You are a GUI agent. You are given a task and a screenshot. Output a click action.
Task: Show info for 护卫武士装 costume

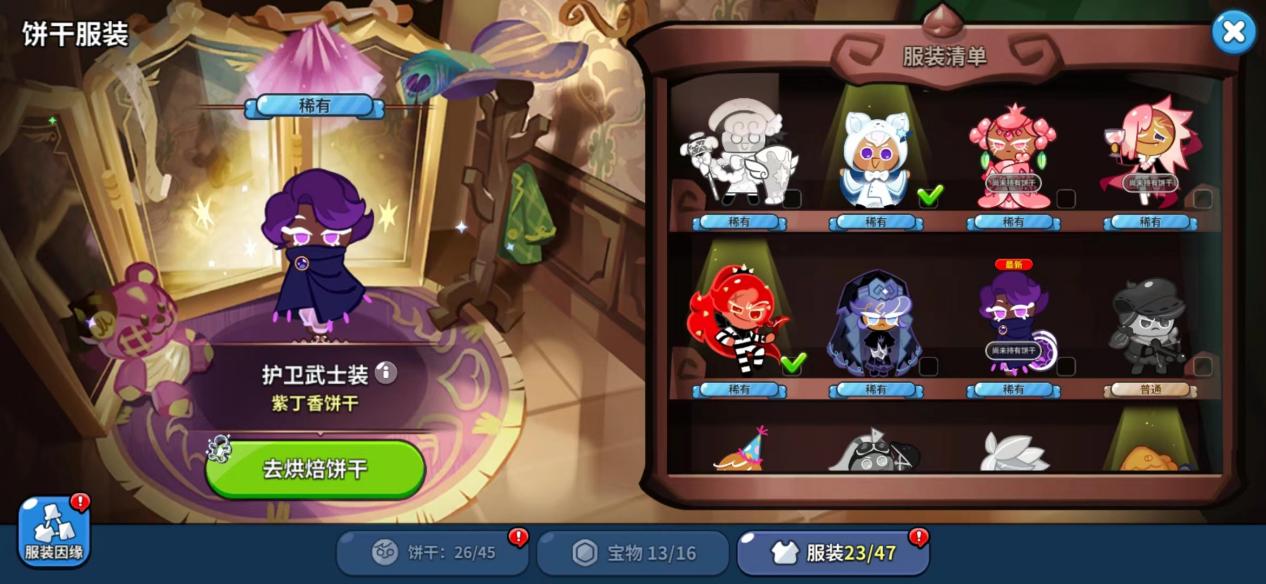[x=386, y=373]
